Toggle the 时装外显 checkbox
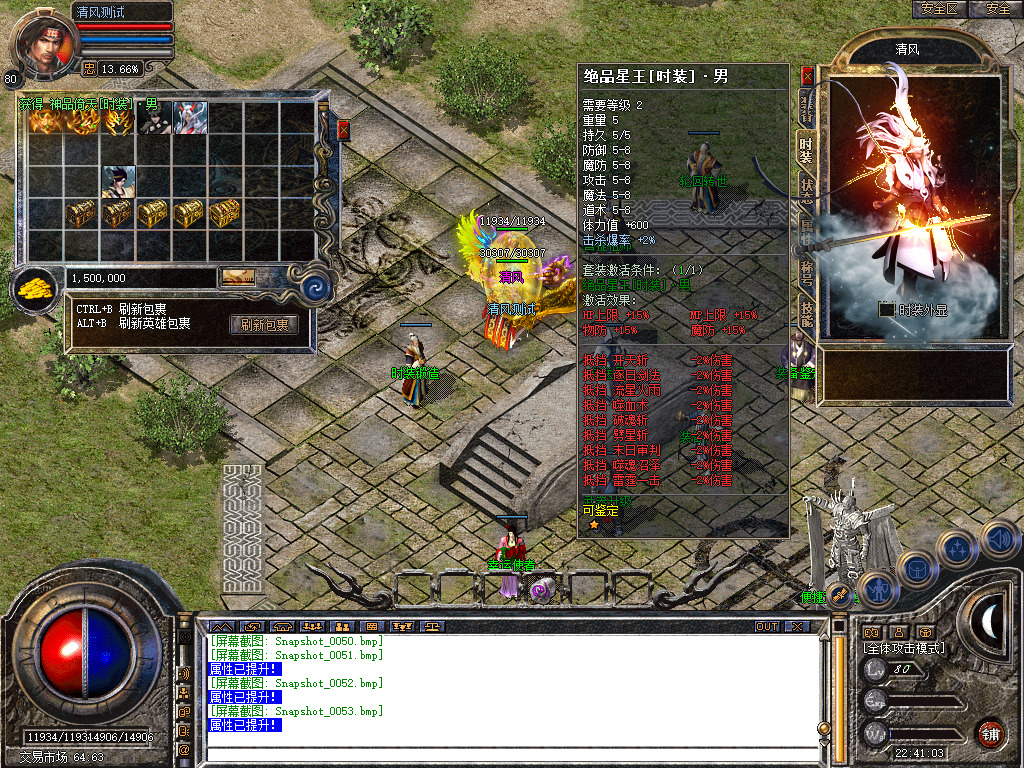 (886, 310)
